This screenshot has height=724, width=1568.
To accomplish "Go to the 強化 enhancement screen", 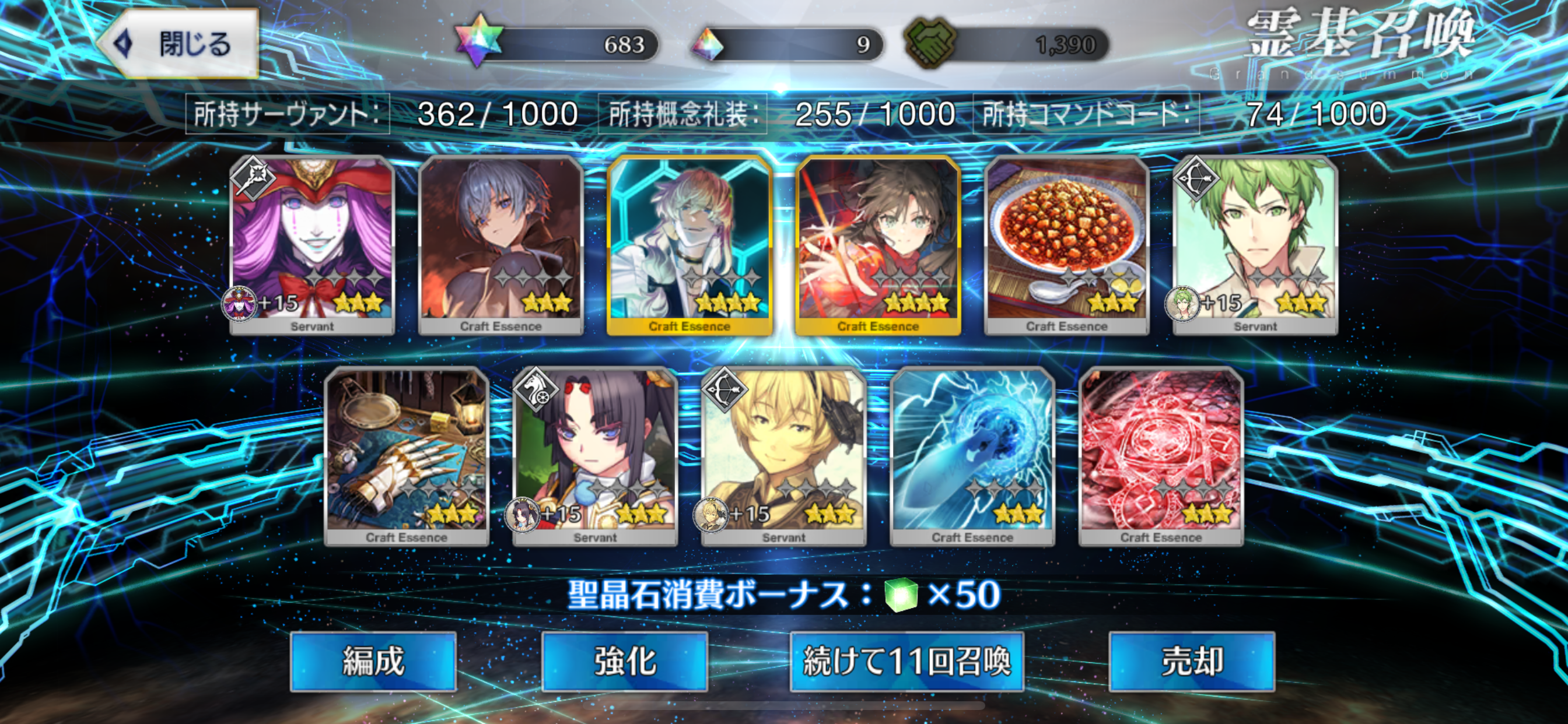I will pos(625,661).
